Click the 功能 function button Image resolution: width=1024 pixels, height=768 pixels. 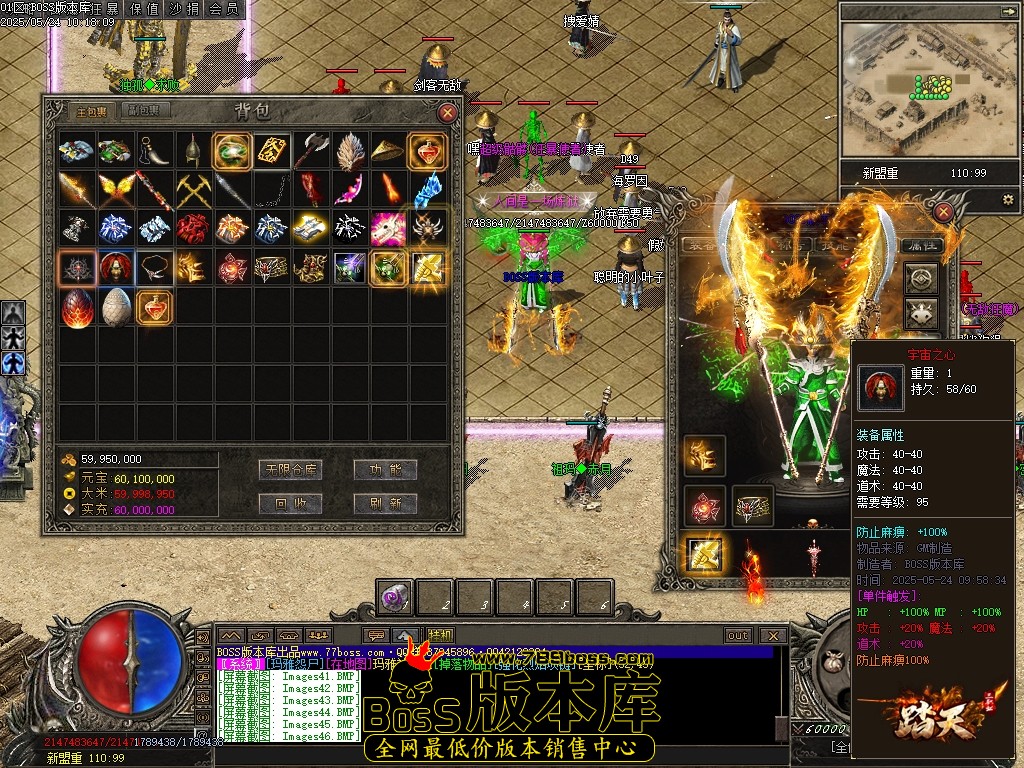click(385, 470)
